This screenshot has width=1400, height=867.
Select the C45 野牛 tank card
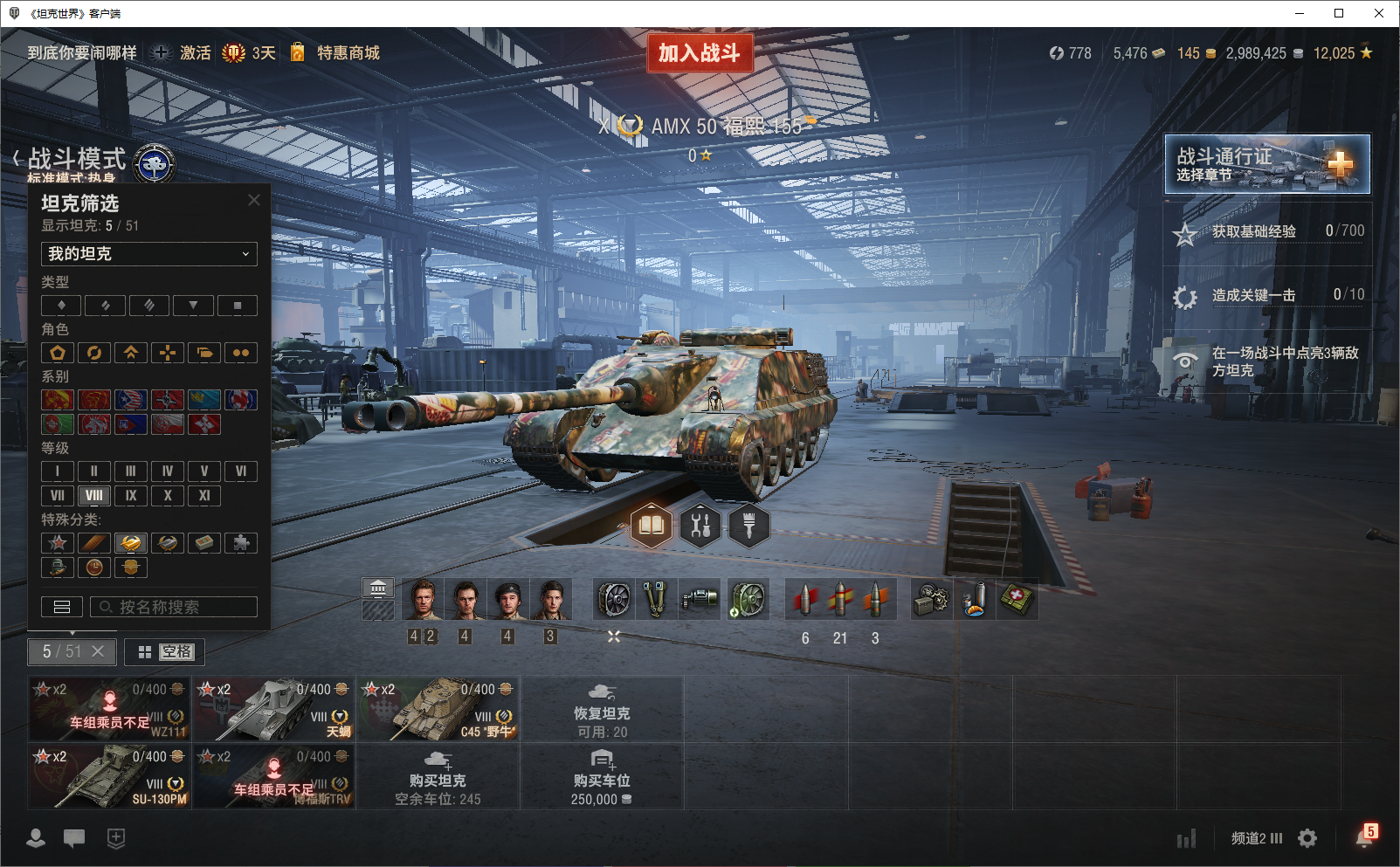click(438, 709)
